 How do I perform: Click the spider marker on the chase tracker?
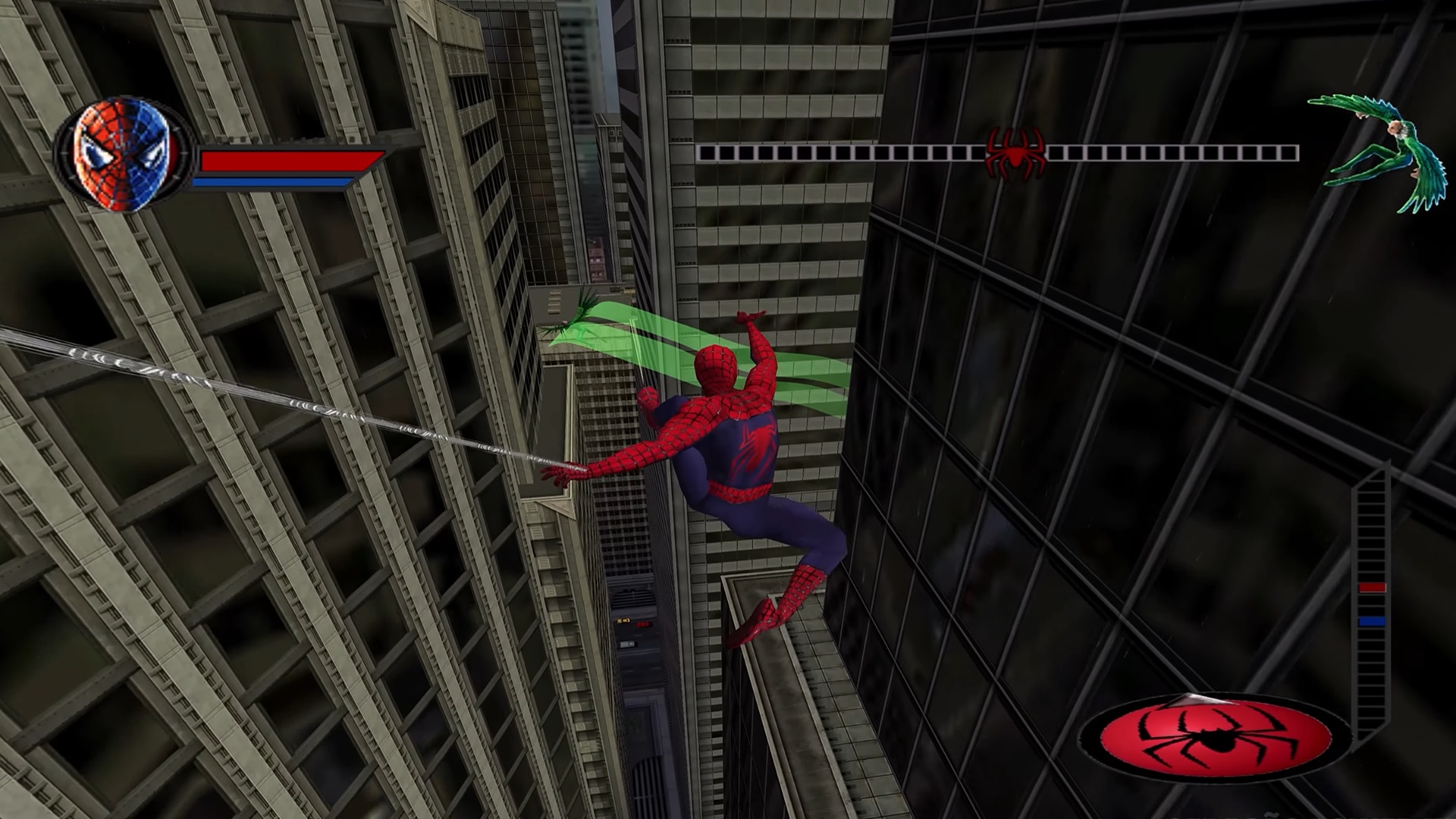(1015, 153)
